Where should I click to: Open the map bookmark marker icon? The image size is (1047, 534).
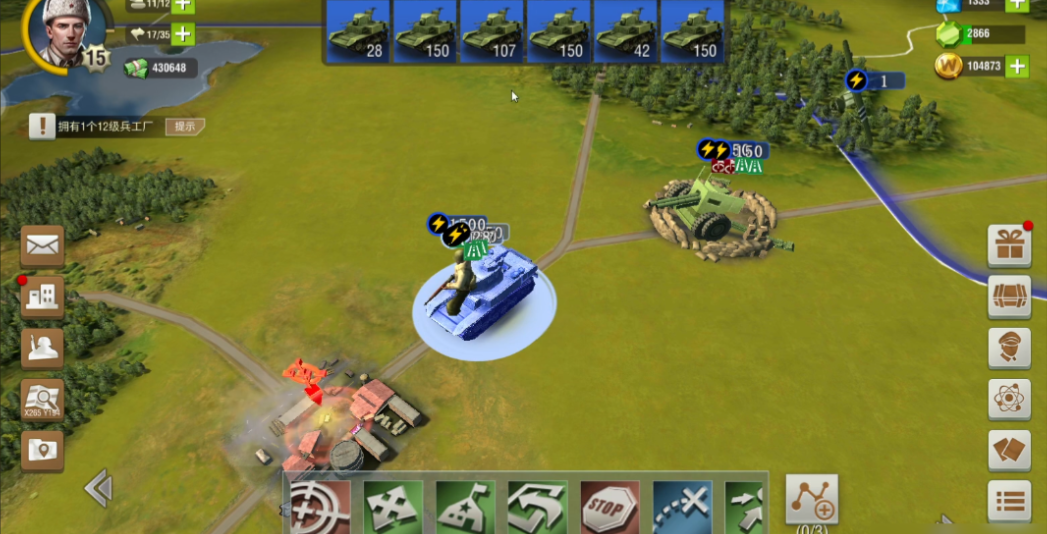pyautogui.click(x=43, y=451)
